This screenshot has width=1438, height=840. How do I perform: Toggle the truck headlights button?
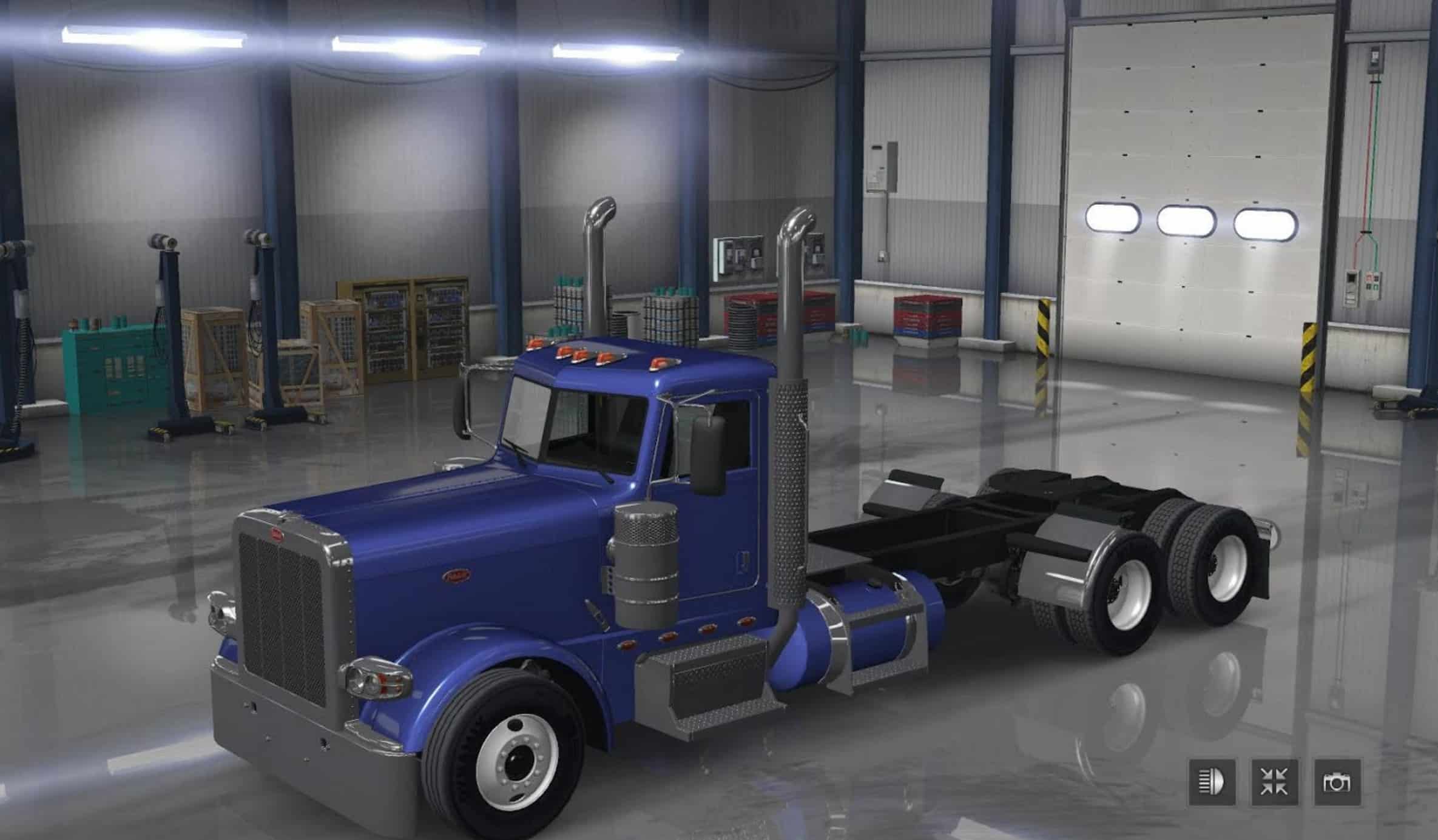click(x=1212, y=782)
